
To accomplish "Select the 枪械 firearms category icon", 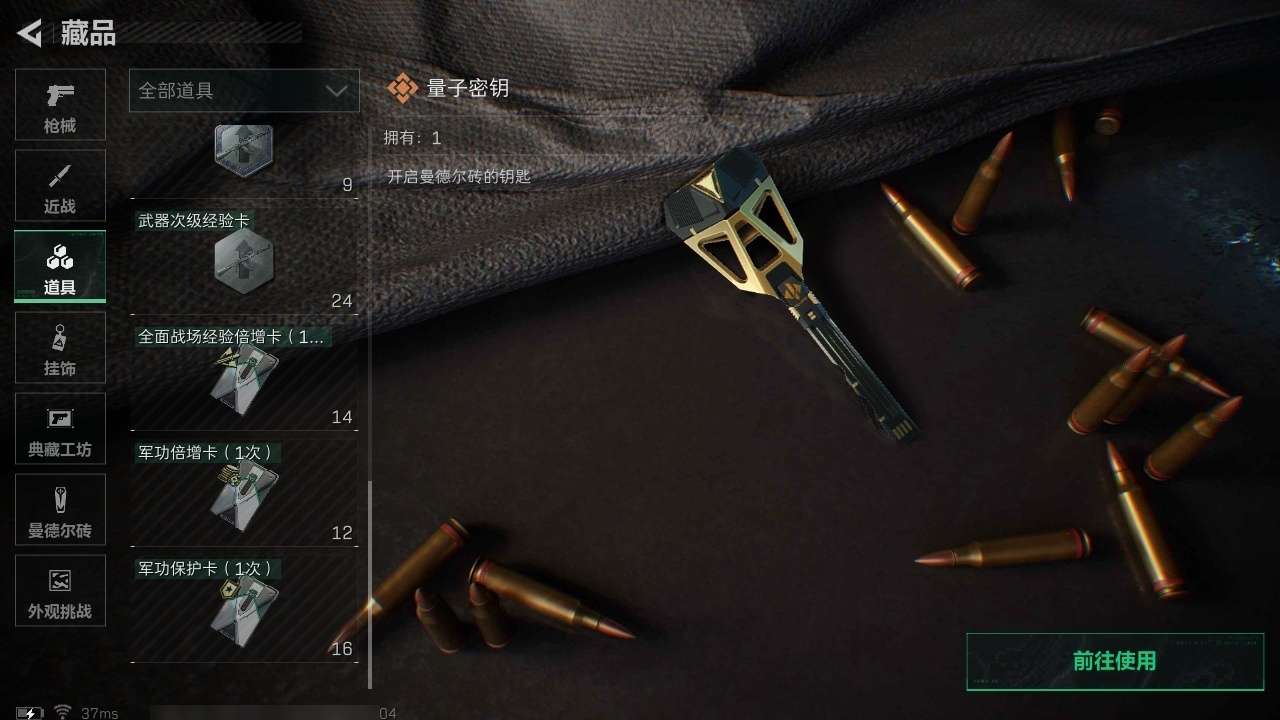I will (60, 104).
